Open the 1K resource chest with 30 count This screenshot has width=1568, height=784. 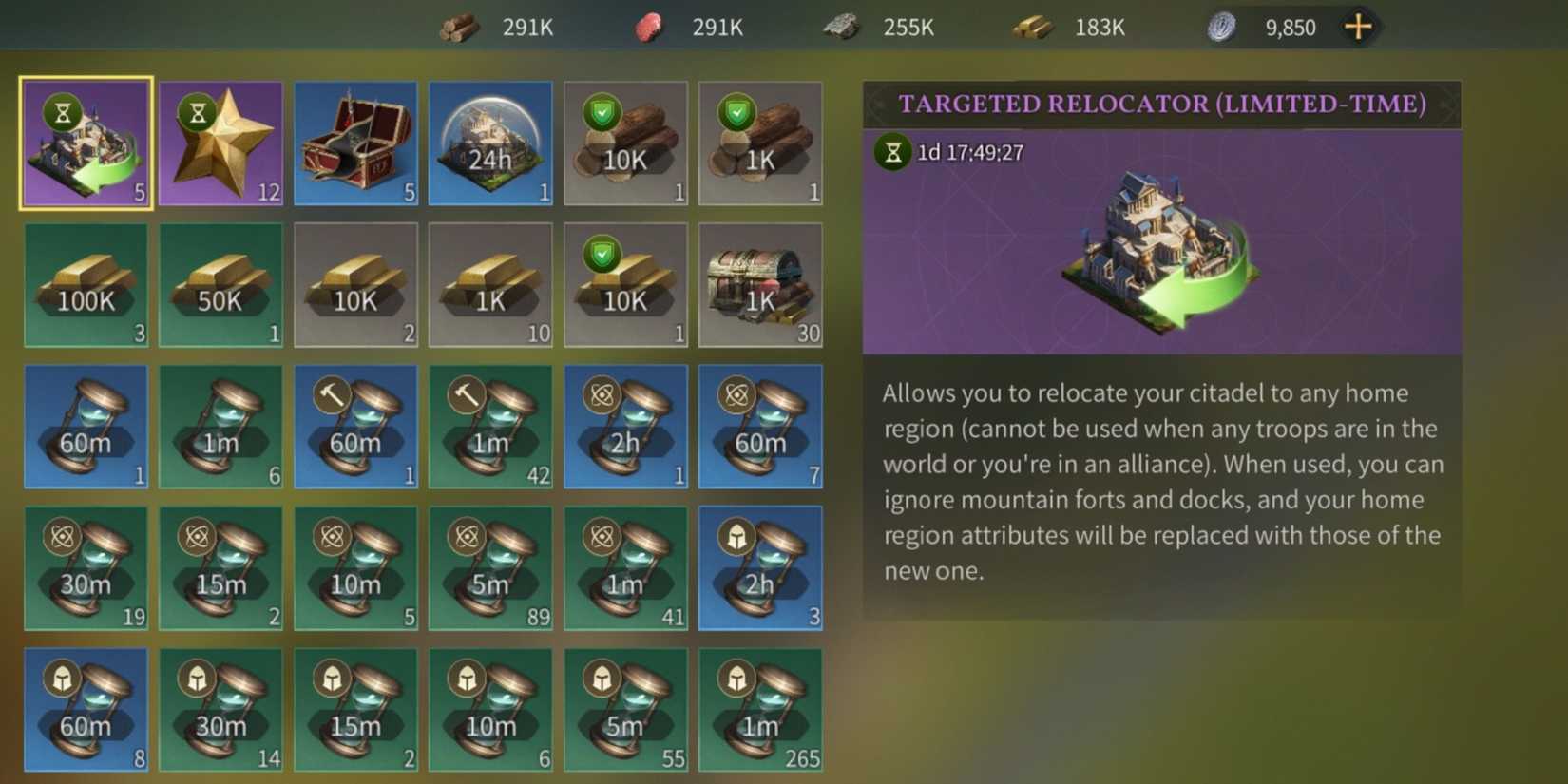(x=760, y=284)
